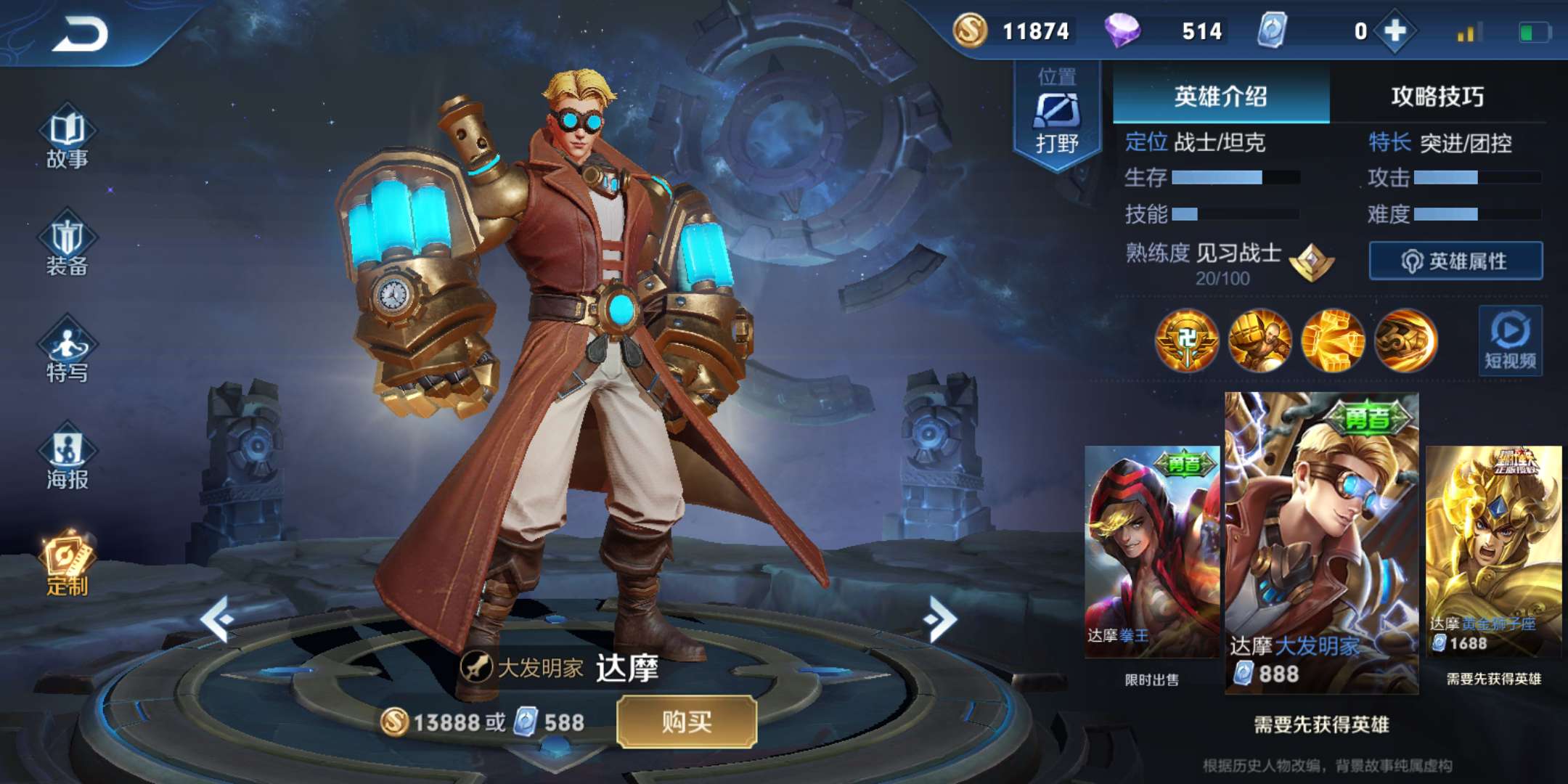Screen dimensions: 1568x784
Task: Click the 见习战士 proficiency badge
Action: point(1312,261)
